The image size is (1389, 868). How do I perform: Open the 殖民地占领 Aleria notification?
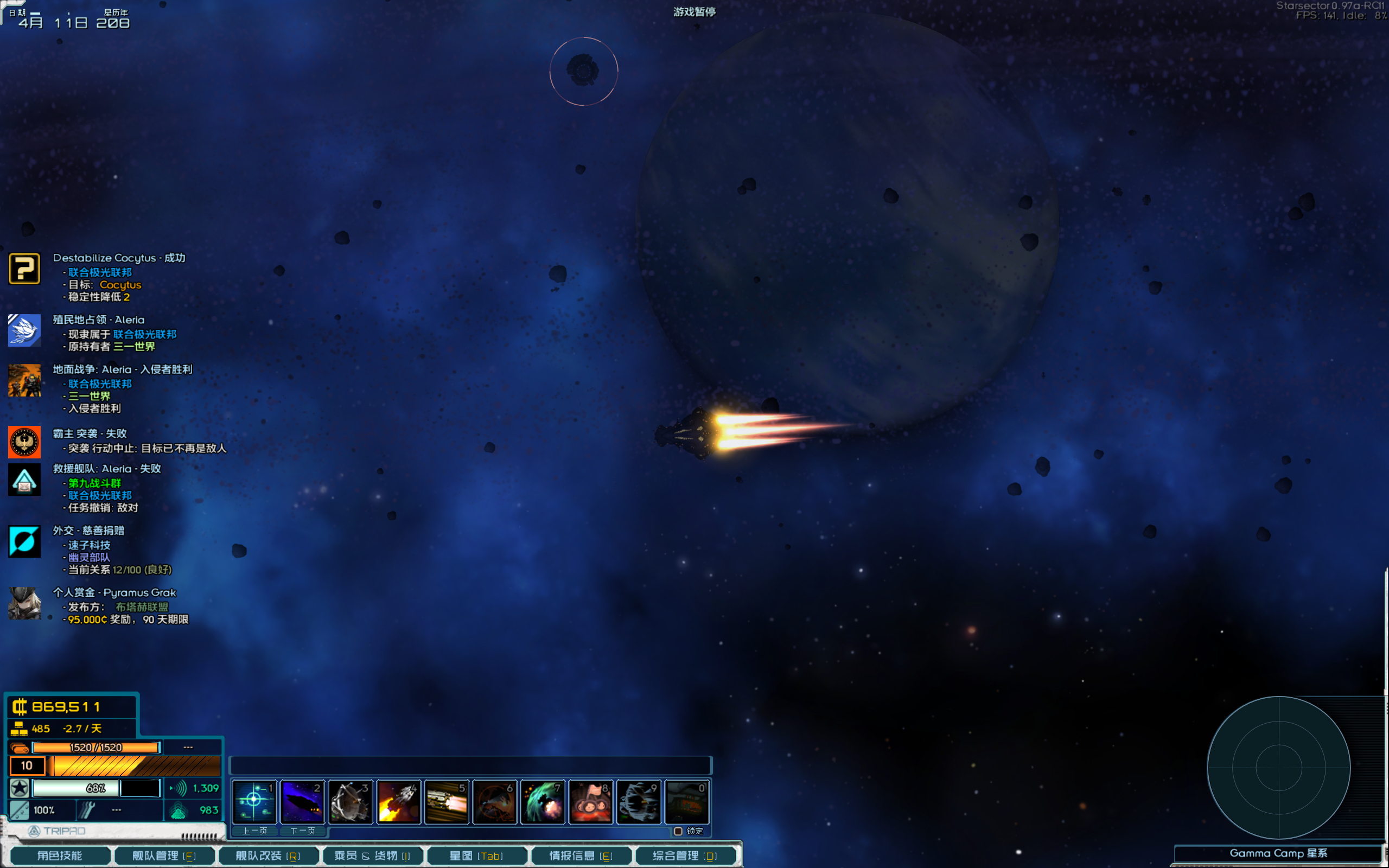[24, 330]
